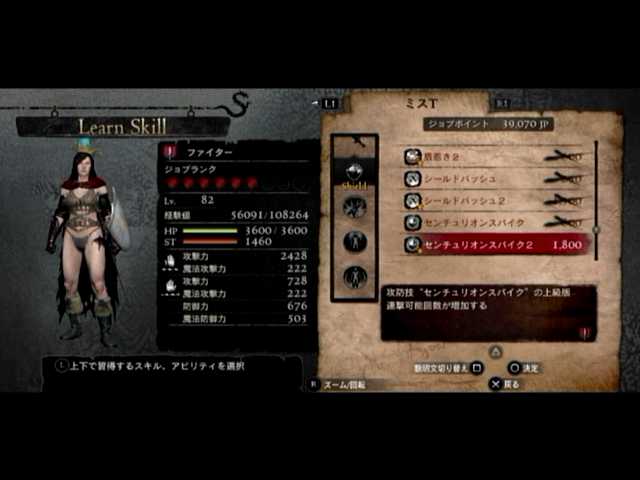Select the highlighted shield skill category
This screenshot has height=480, width=640.
[355, 172]
